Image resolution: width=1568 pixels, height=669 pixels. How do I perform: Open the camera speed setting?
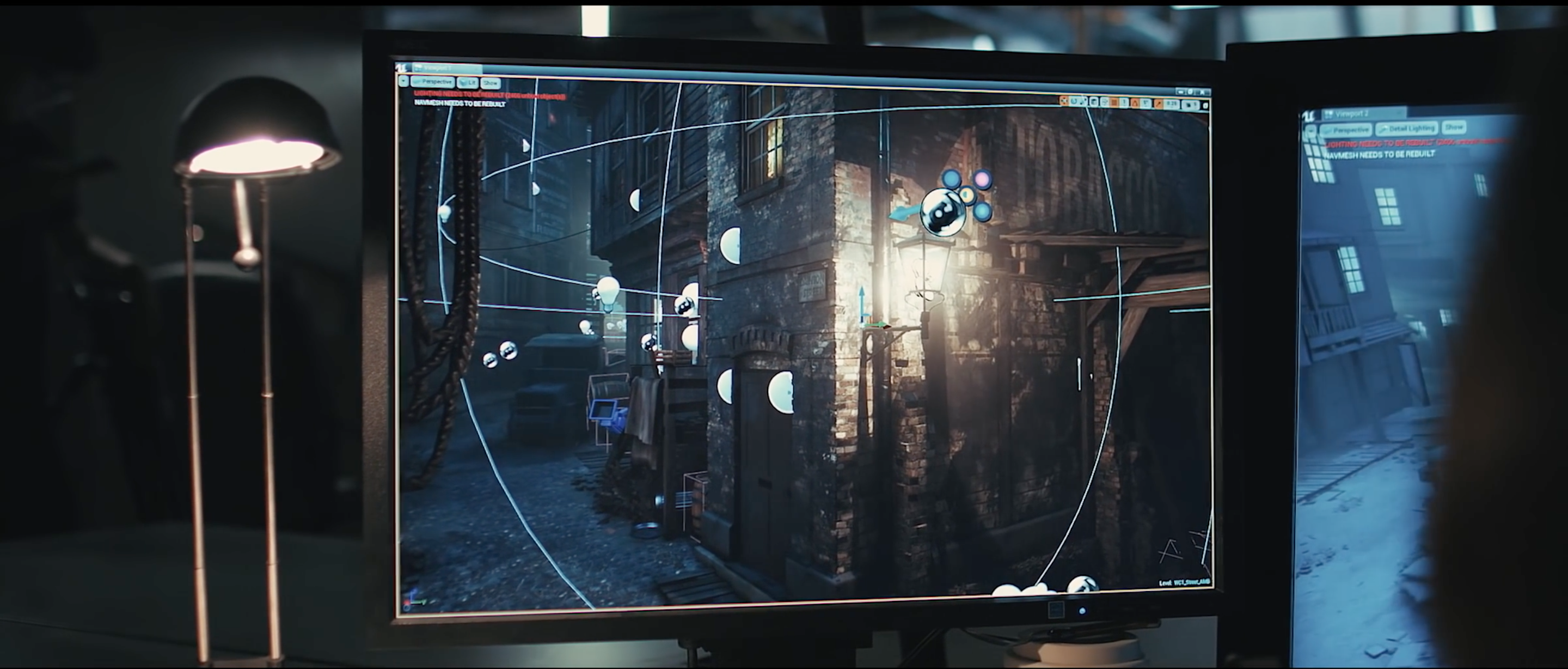tap(1190, 105)
